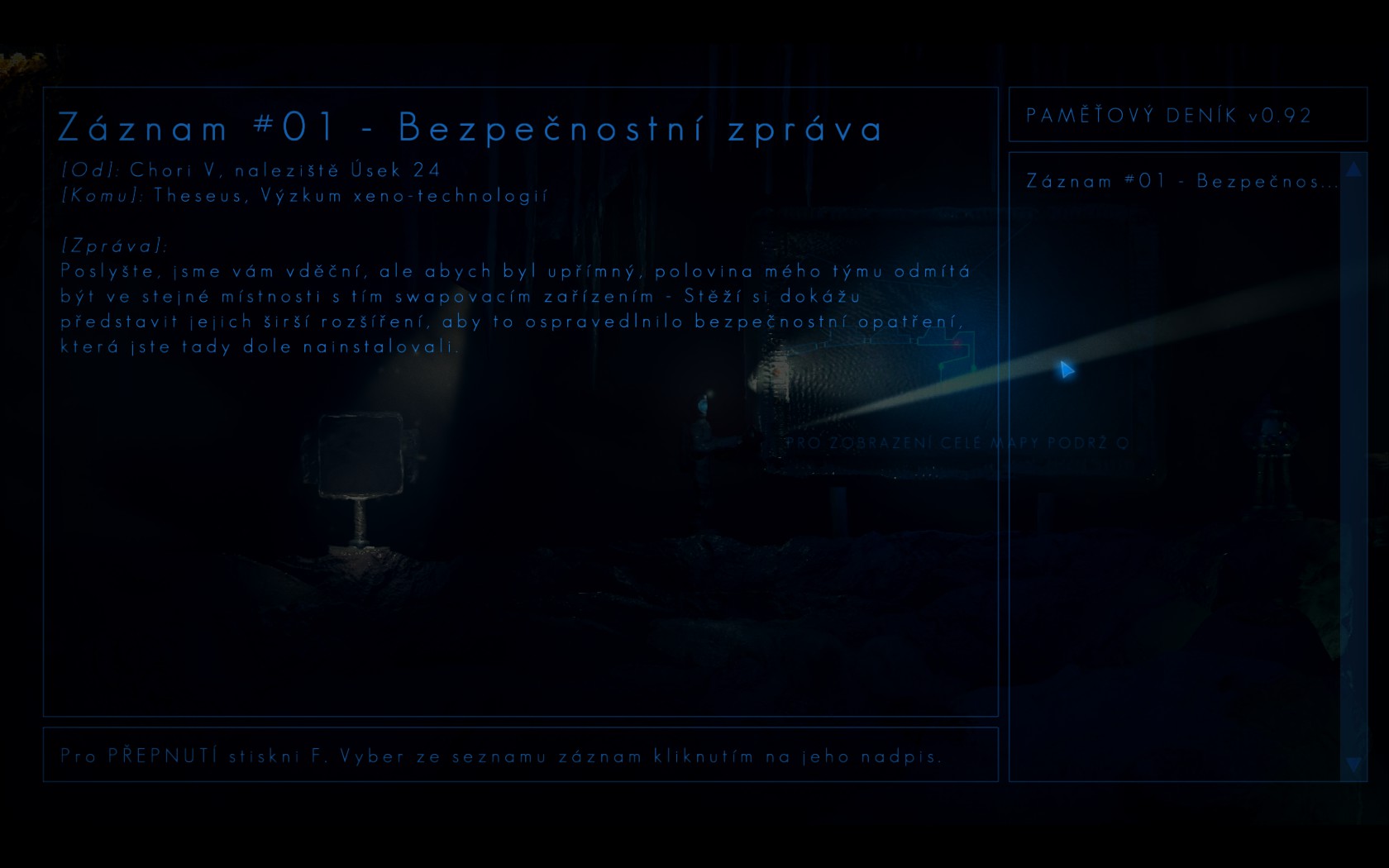Open the 'Záznam #01 - Bezpečnostní zpráva' record title
1389x868 pixels.
point(470,126)
